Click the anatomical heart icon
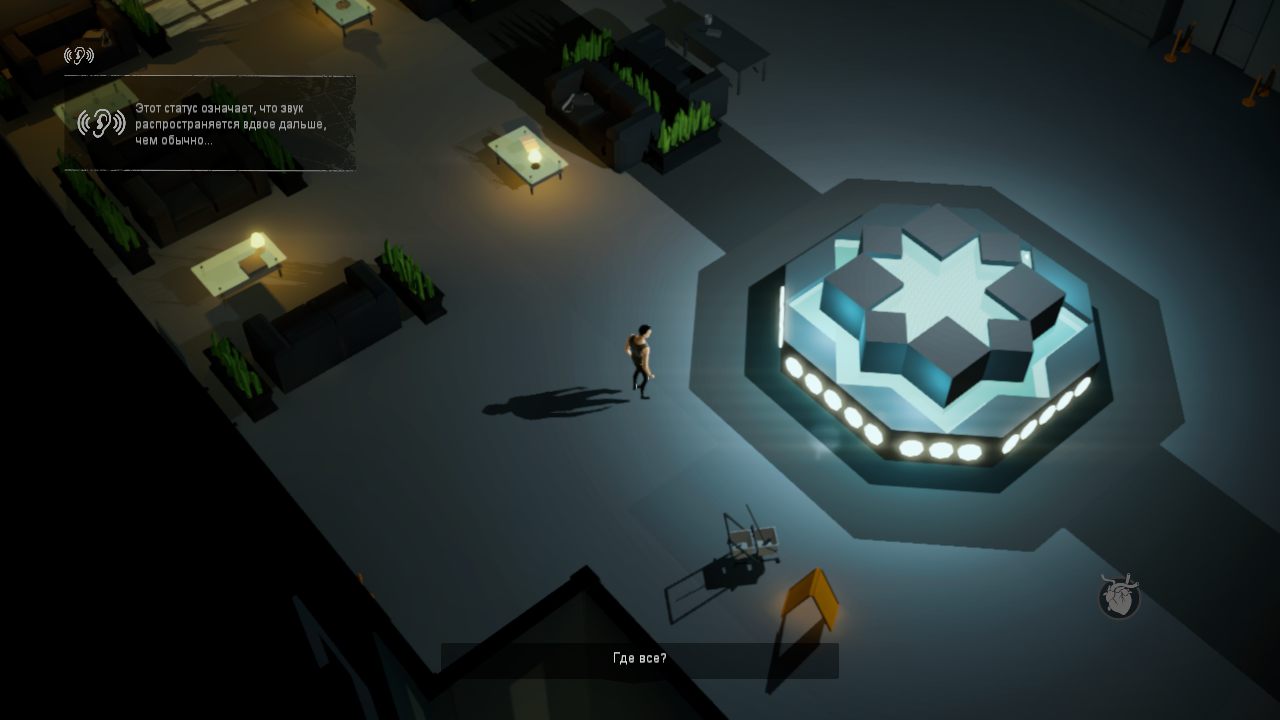The width and height of the screenshot is (1280, 720). pos(1119,597)
